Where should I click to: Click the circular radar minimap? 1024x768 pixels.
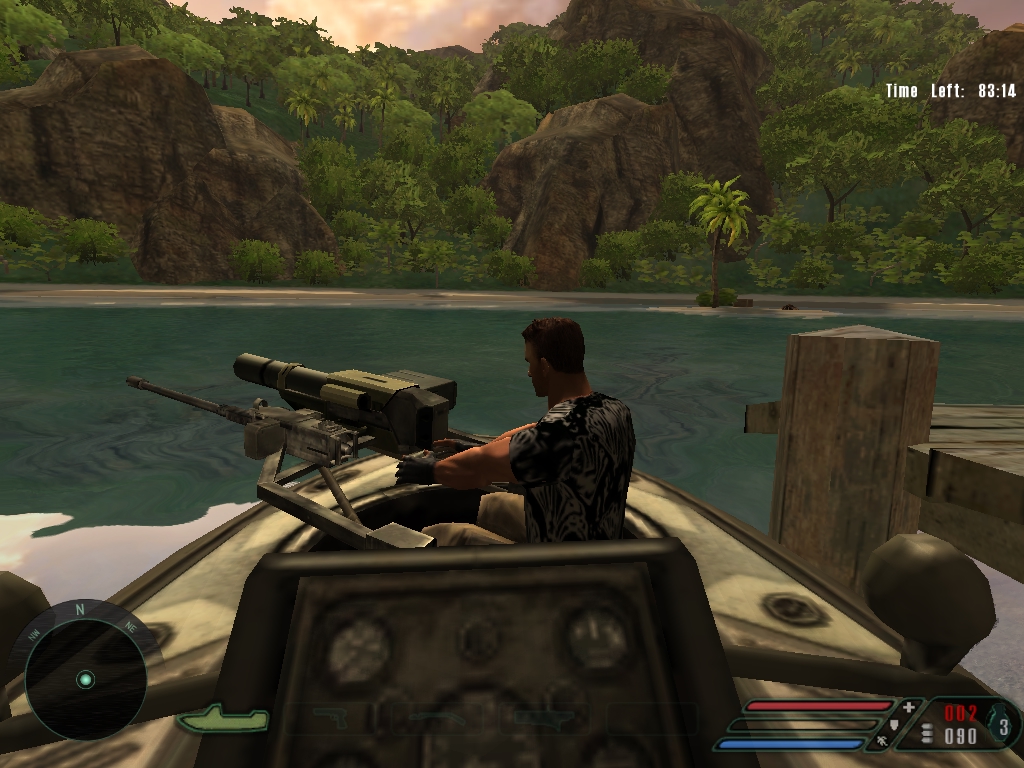tap(85, 679)
